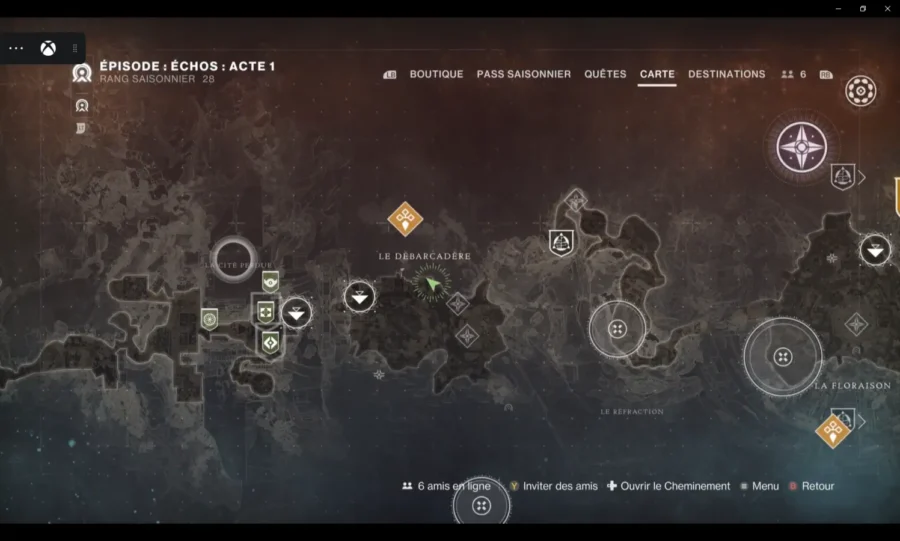Switch to the Pass Saisonnier tab
This screenshot has height=541, width=900.
click(523, 74)
